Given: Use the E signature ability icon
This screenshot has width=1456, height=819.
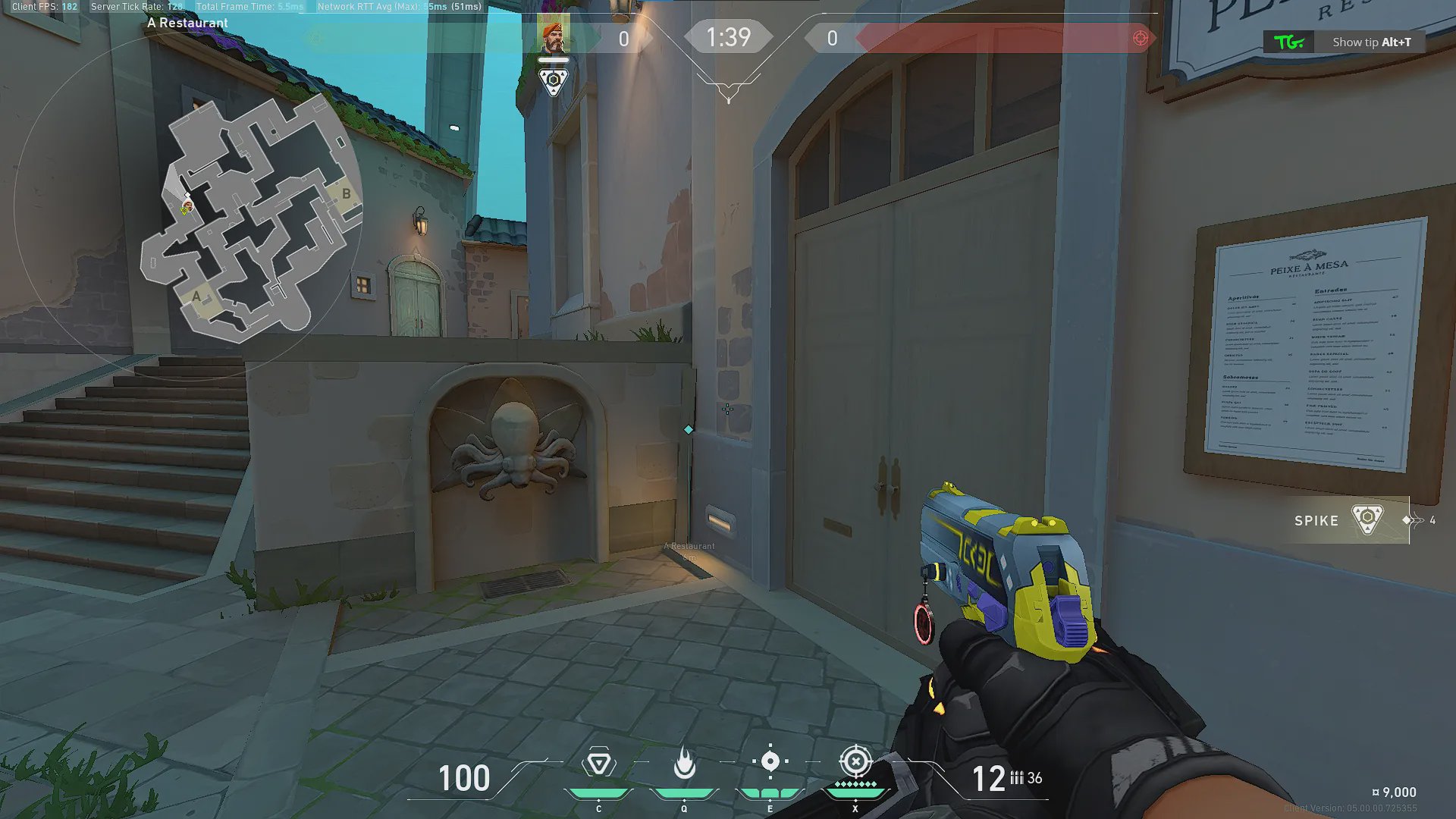Looking at the screenshot, I should 770,761.
